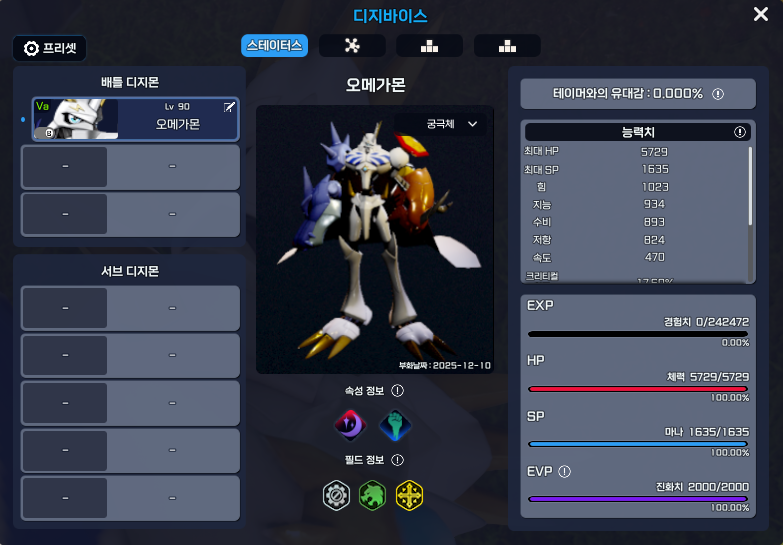Show the 속성 정보 help tooltip
Image resolution: width=783 pixels, height=545 pixels.
tap(397, 391)
